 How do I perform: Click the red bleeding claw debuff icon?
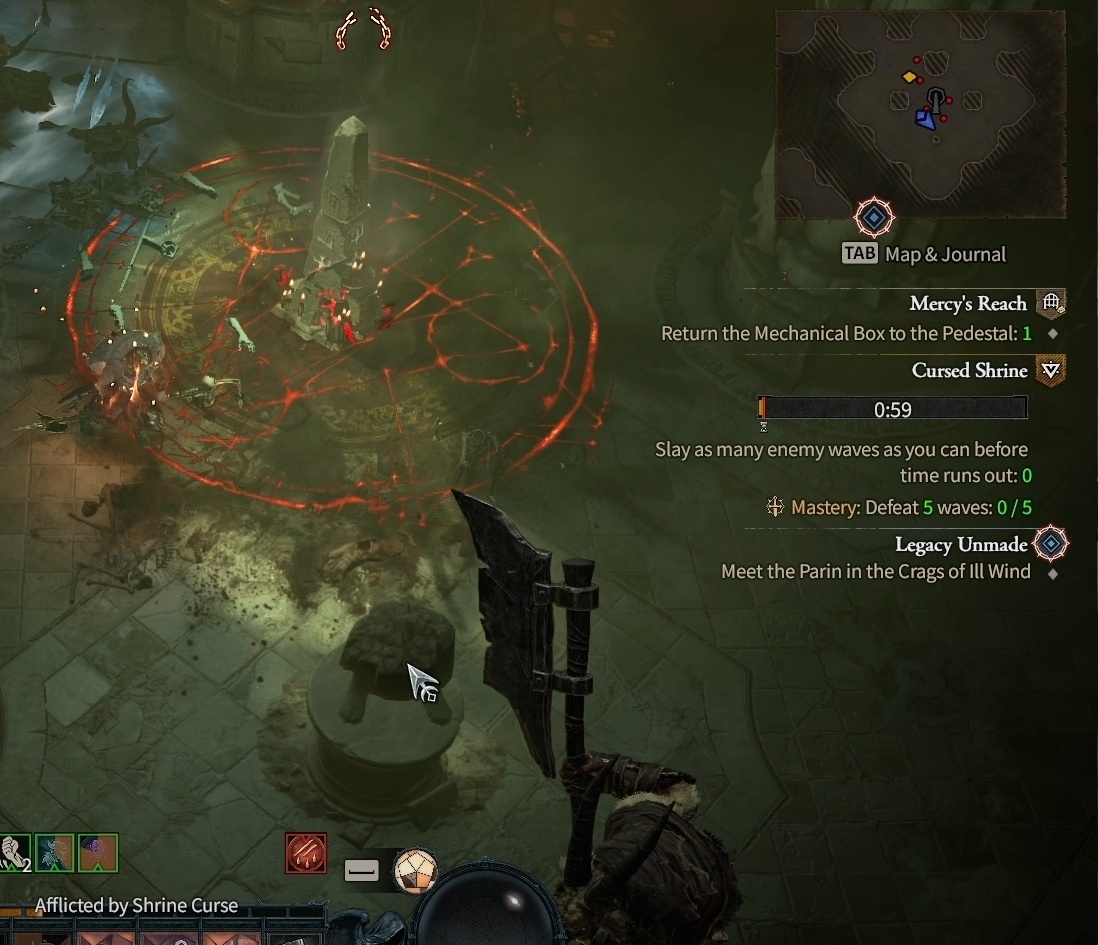(305, 854)
